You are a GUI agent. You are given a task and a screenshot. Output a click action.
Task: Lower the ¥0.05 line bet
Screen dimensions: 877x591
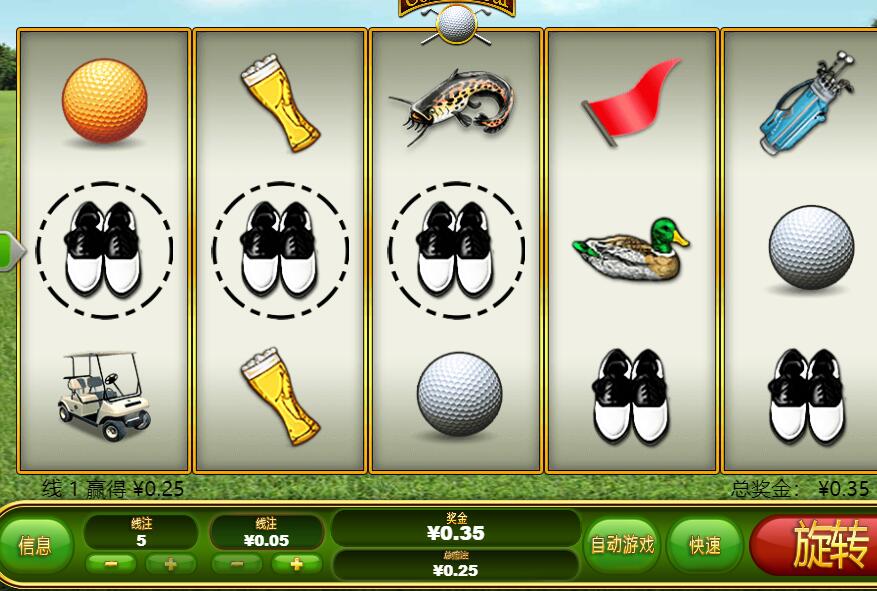coord(238,564)
